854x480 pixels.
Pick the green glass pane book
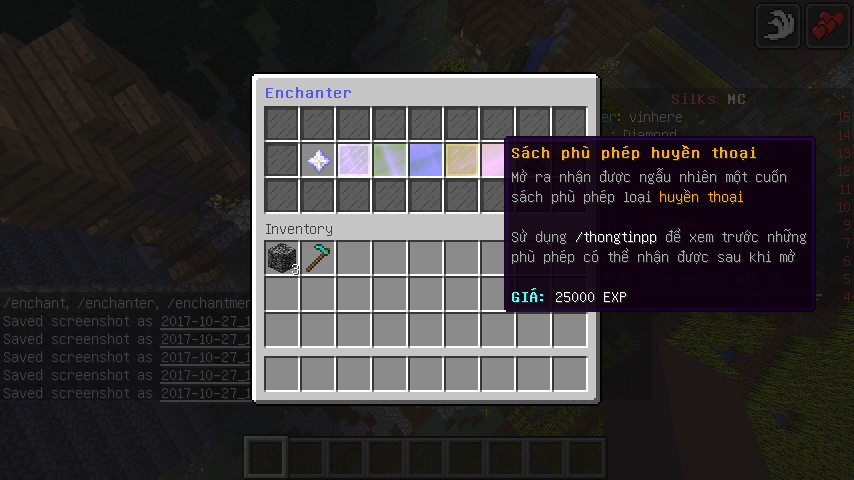pyautogui.click(x=391, y=160)
